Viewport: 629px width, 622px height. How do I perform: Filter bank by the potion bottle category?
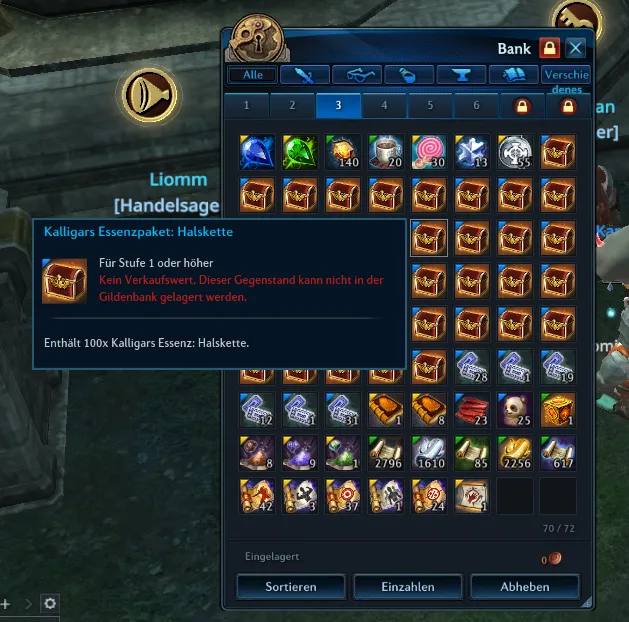point(409,75)
